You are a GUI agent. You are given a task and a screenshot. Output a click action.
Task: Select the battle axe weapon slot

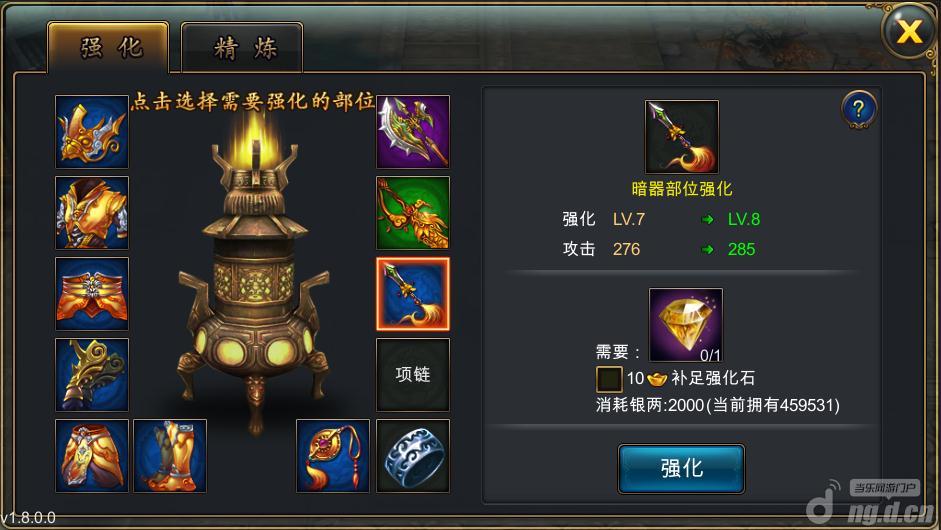coord(413,132)
